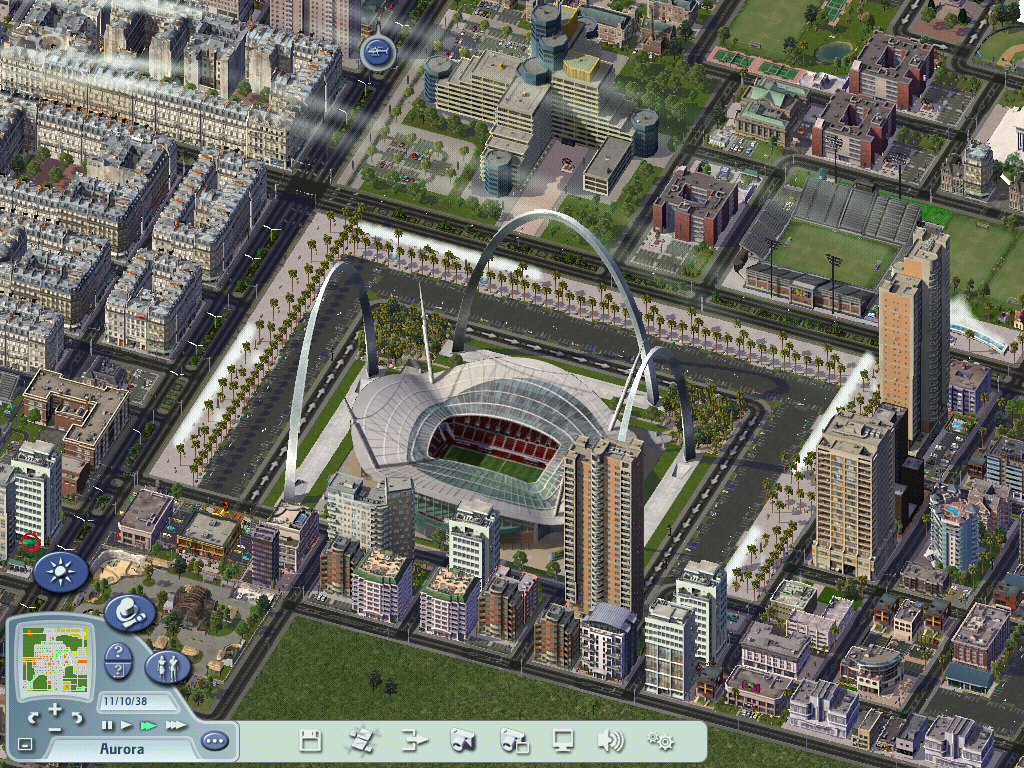This screenshot has height=768, width=1024.
Task: Select the green fast-forward speed
Action: (148, 724)
